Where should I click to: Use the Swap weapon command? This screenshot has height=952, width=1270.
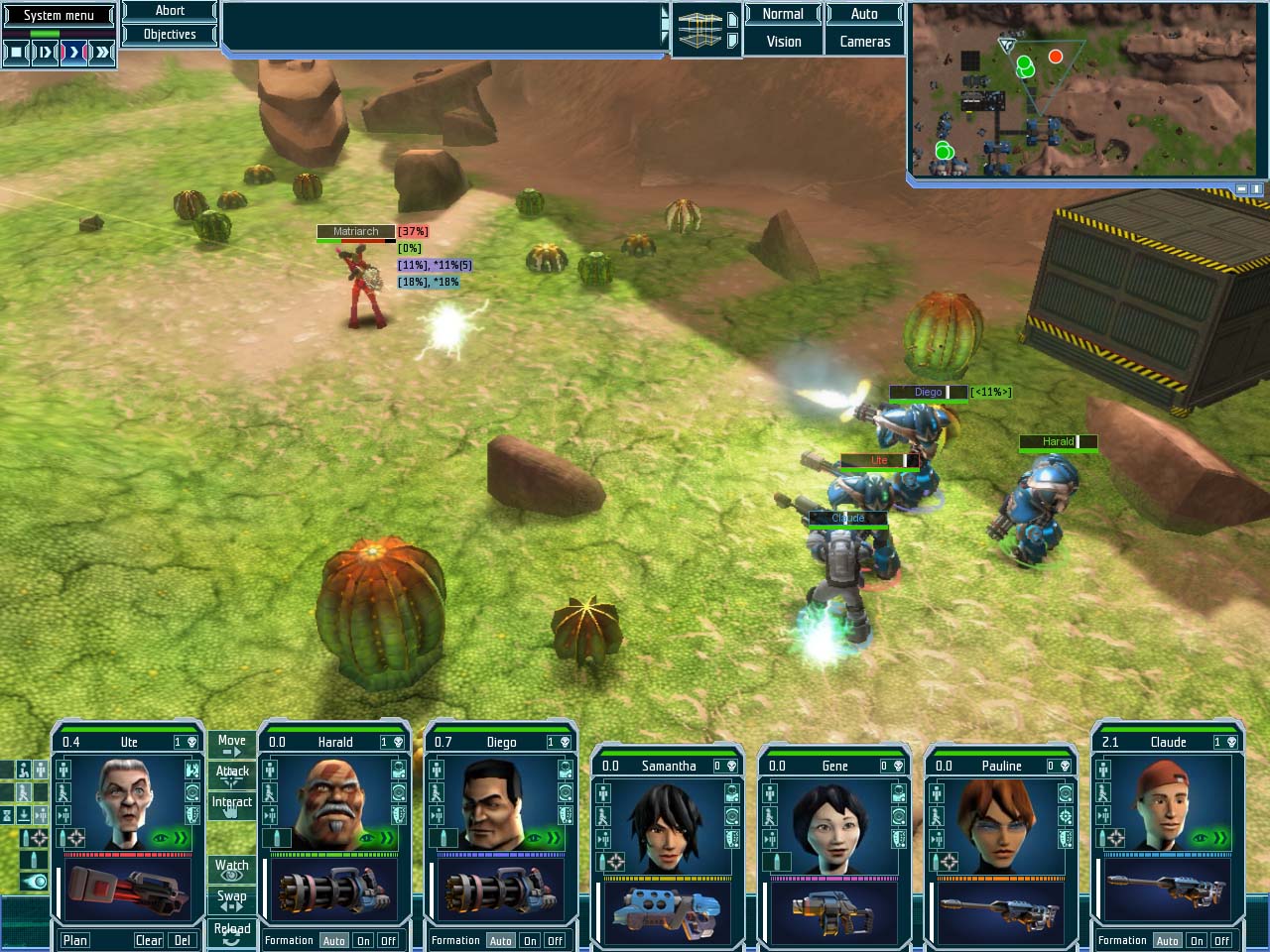(231, 898)
